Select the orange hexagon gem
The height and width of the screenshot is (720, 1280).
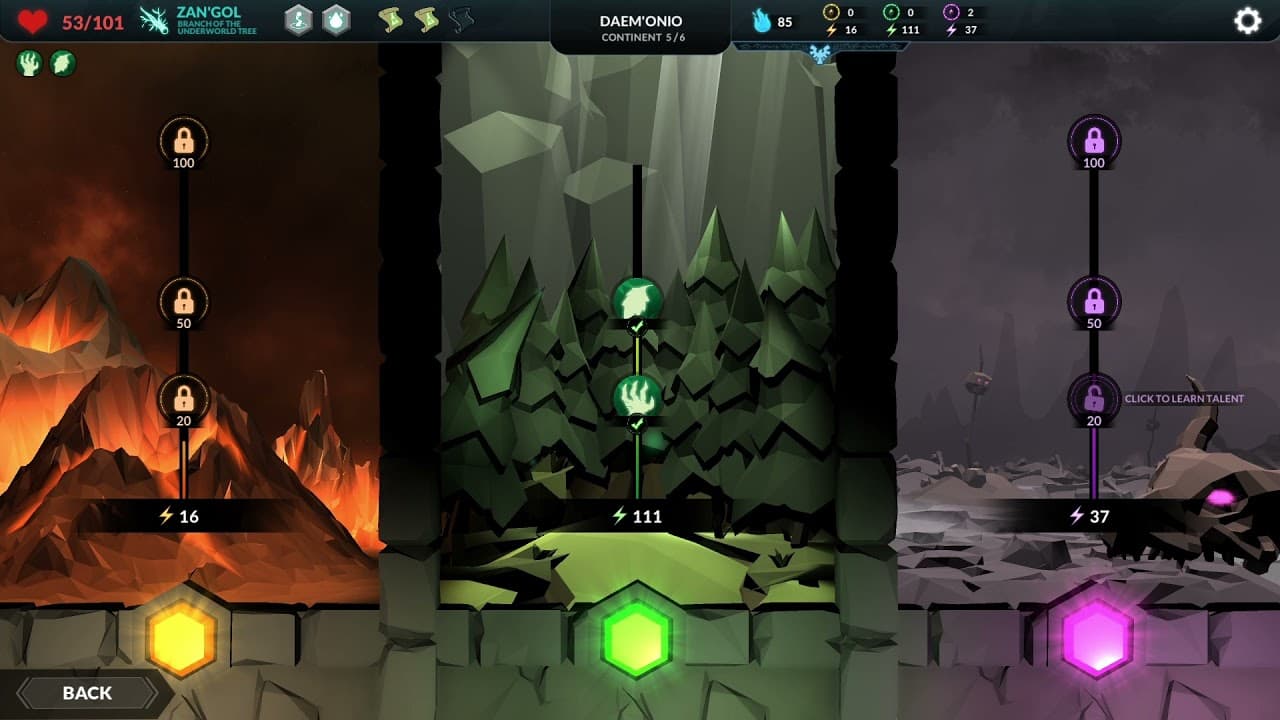181,638
